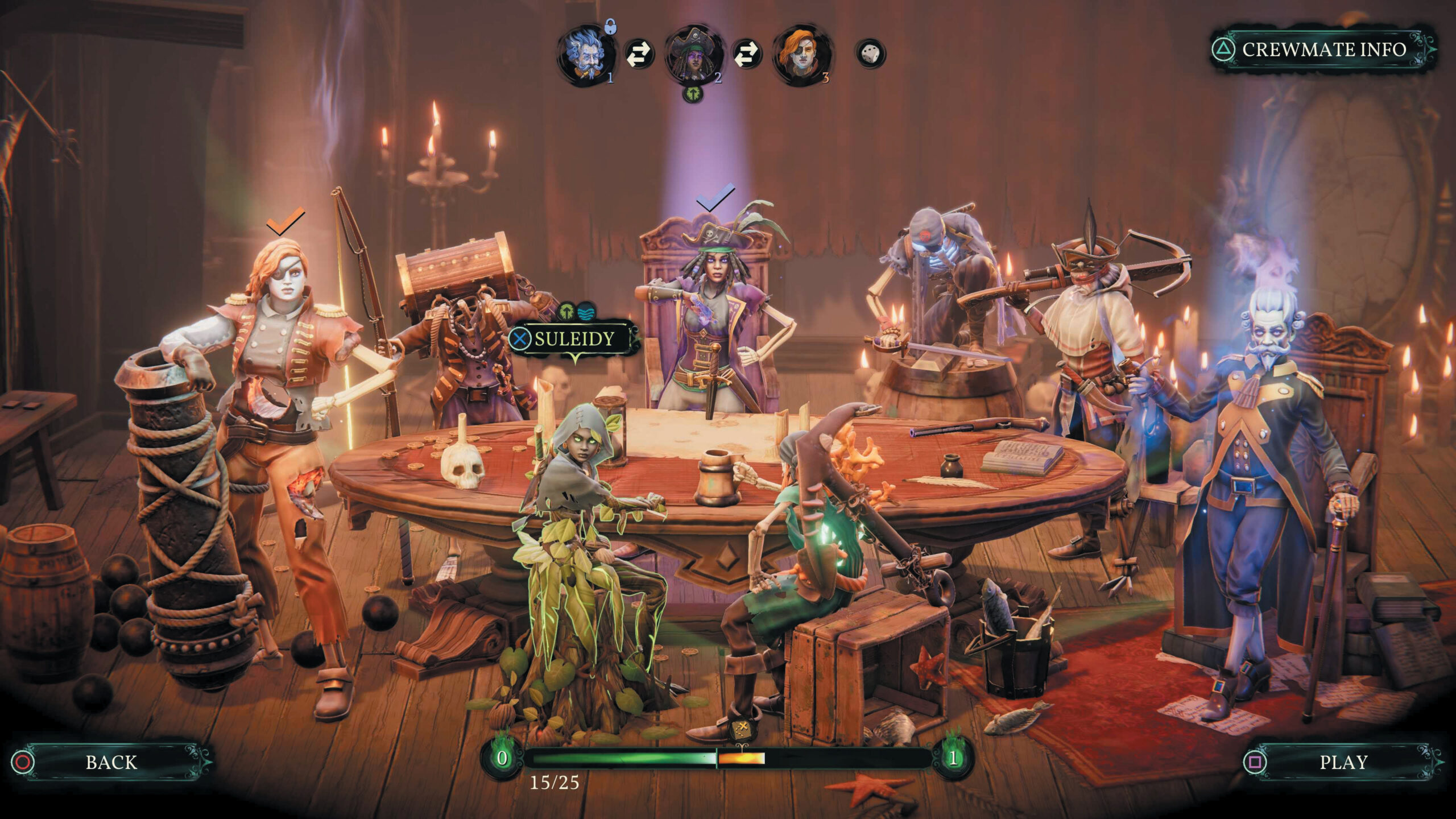Open the Crewmate Info panel
This screenshot has height=819, width=1456.
pyautogui.click(x=1322, y=50)
